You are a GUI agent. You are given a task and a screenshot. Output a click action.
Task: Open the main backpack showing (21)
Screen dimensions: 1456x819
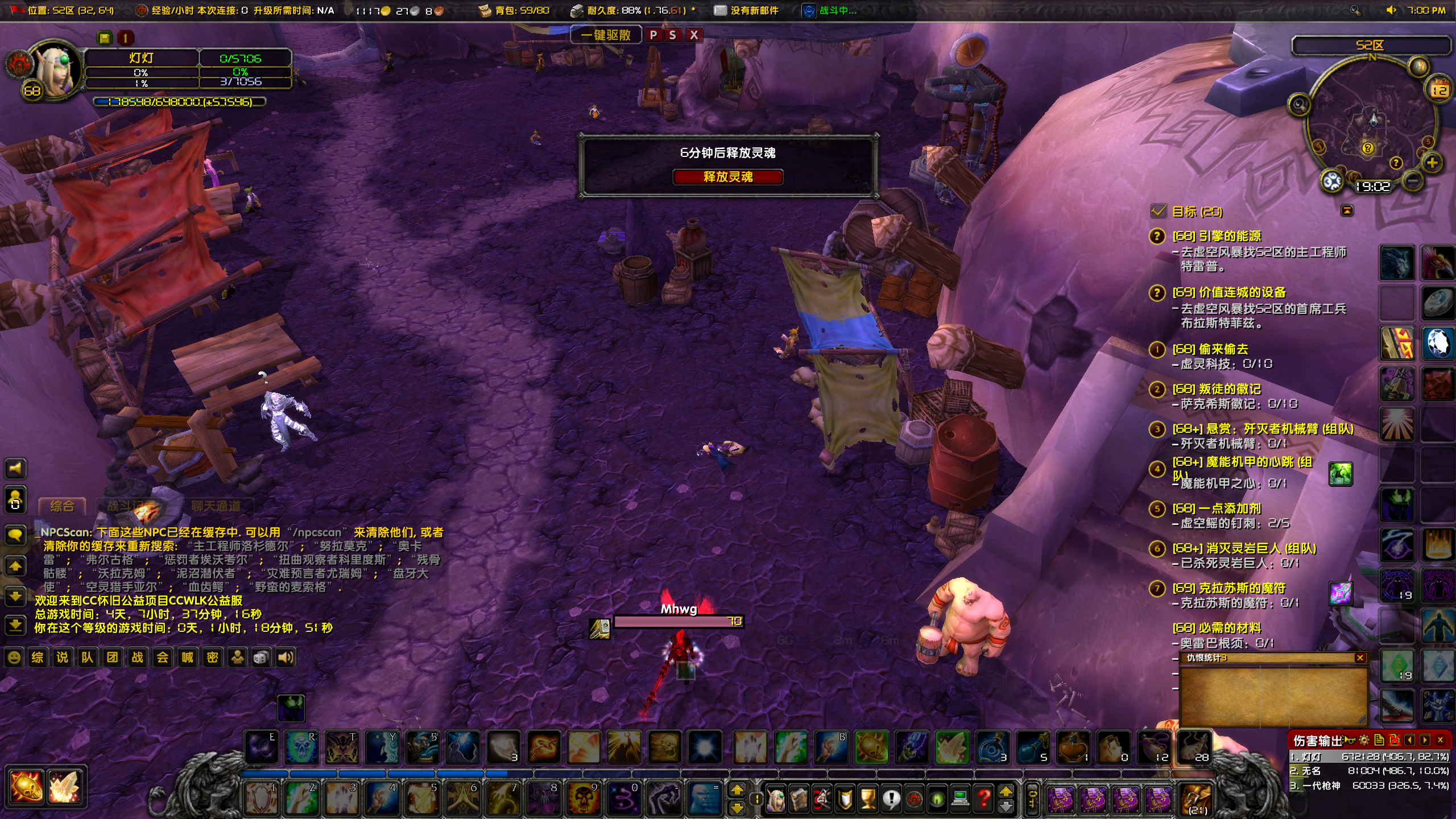pyautogui.click(x=1196, y=800)
